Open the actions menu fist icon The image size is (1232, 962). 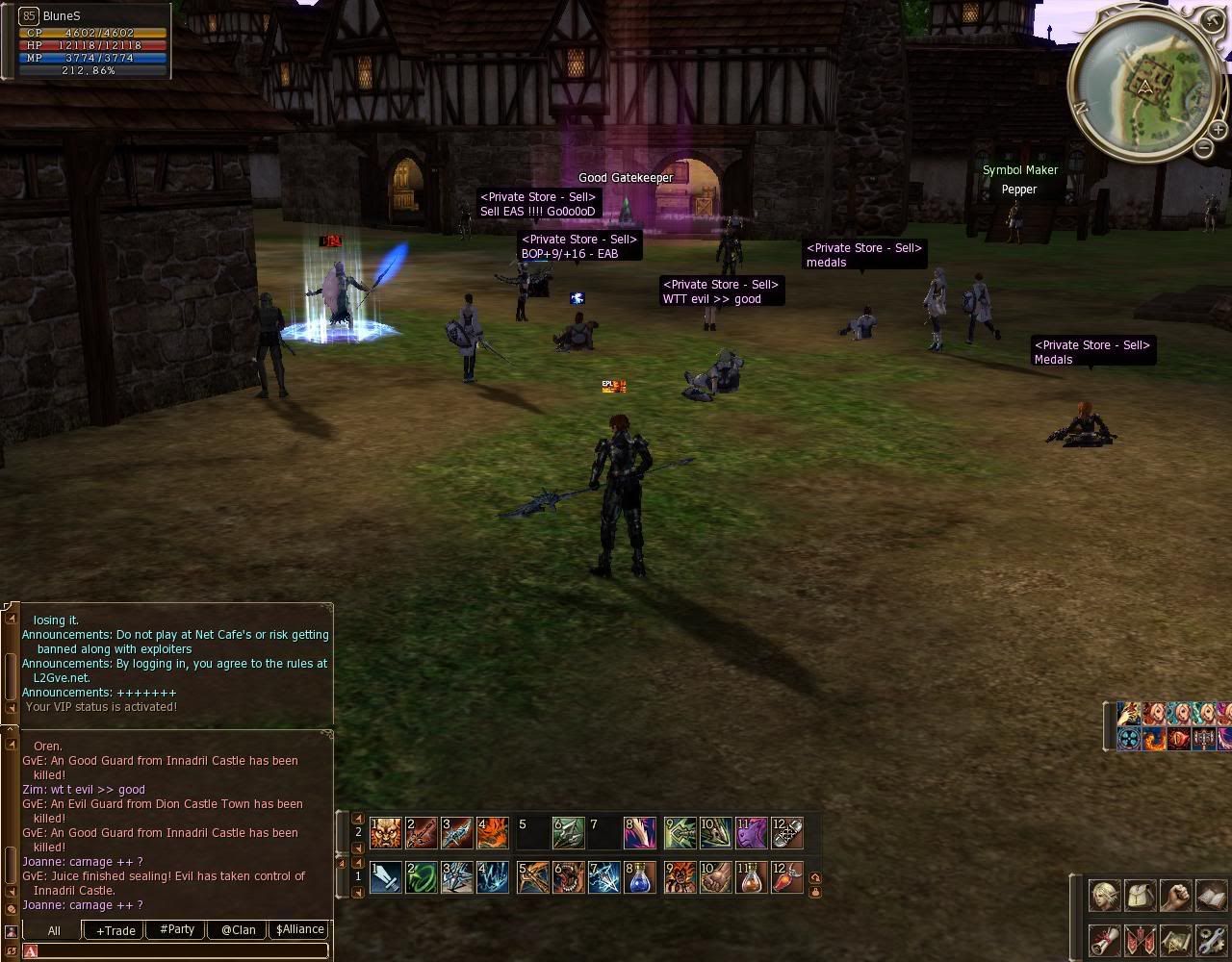[x=1175, y=896]
